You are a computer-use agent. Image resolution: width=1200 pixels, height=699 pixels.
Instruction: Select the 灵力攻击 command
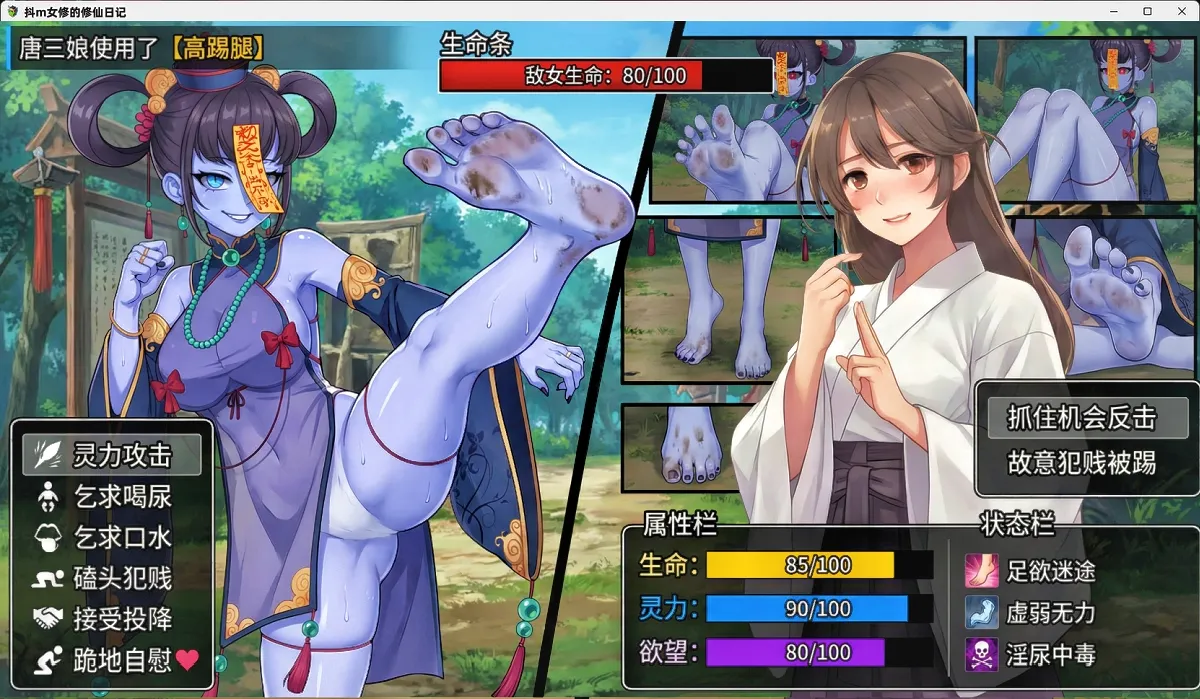point(112,456)
